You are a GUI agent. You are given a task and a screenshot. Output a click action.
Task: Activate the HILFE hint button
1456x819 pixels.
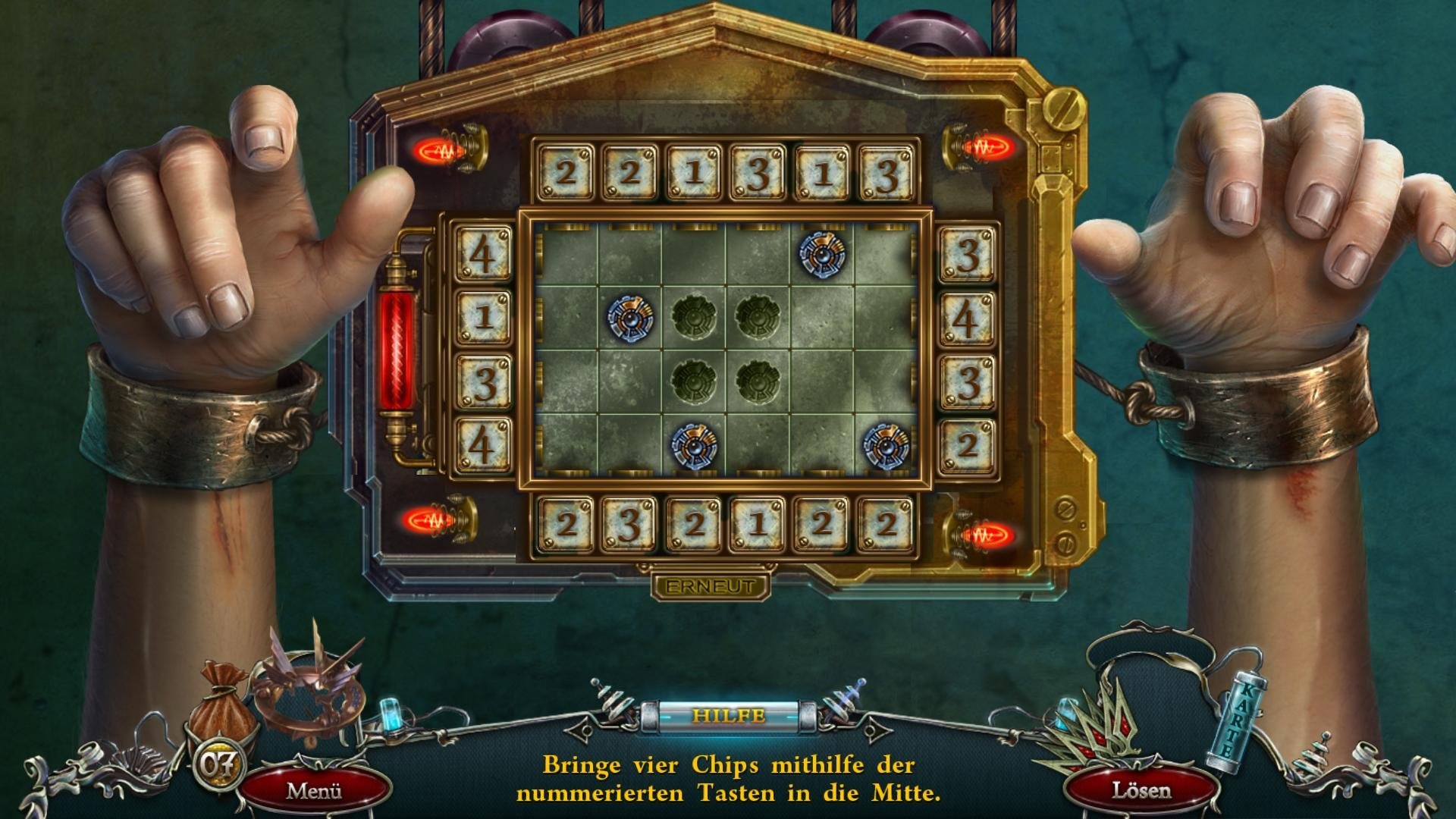728,715
